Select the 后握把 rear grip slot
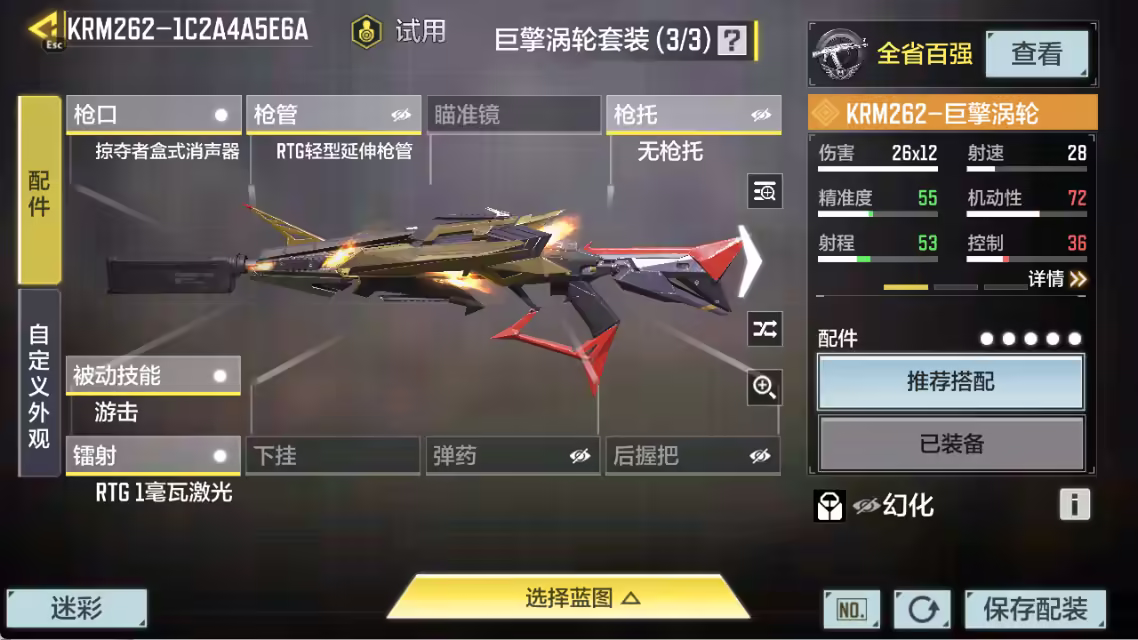The image size is (1138, 640). [x=693, y=456]
